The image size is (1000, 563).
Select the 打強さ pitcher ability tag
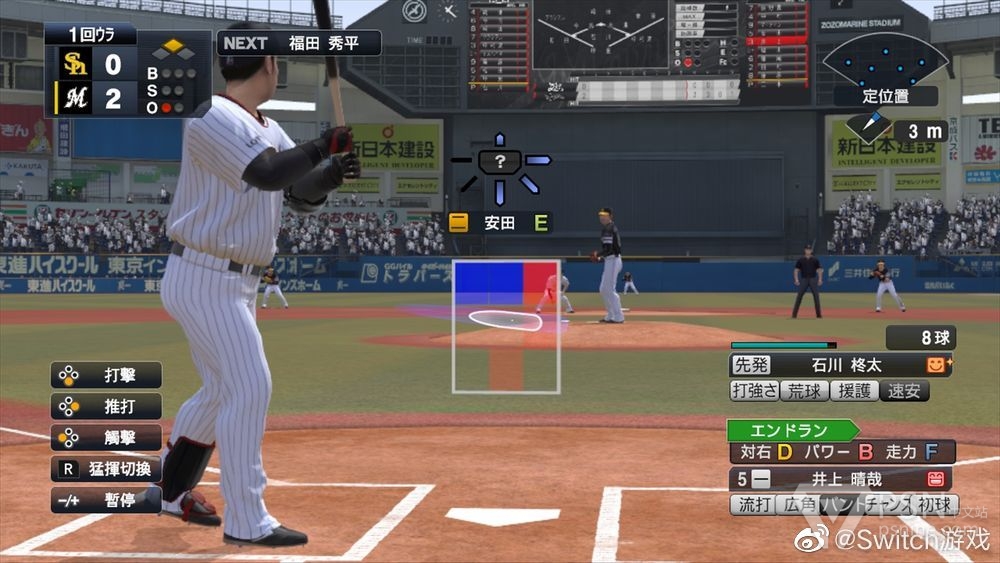coord(755,391)
